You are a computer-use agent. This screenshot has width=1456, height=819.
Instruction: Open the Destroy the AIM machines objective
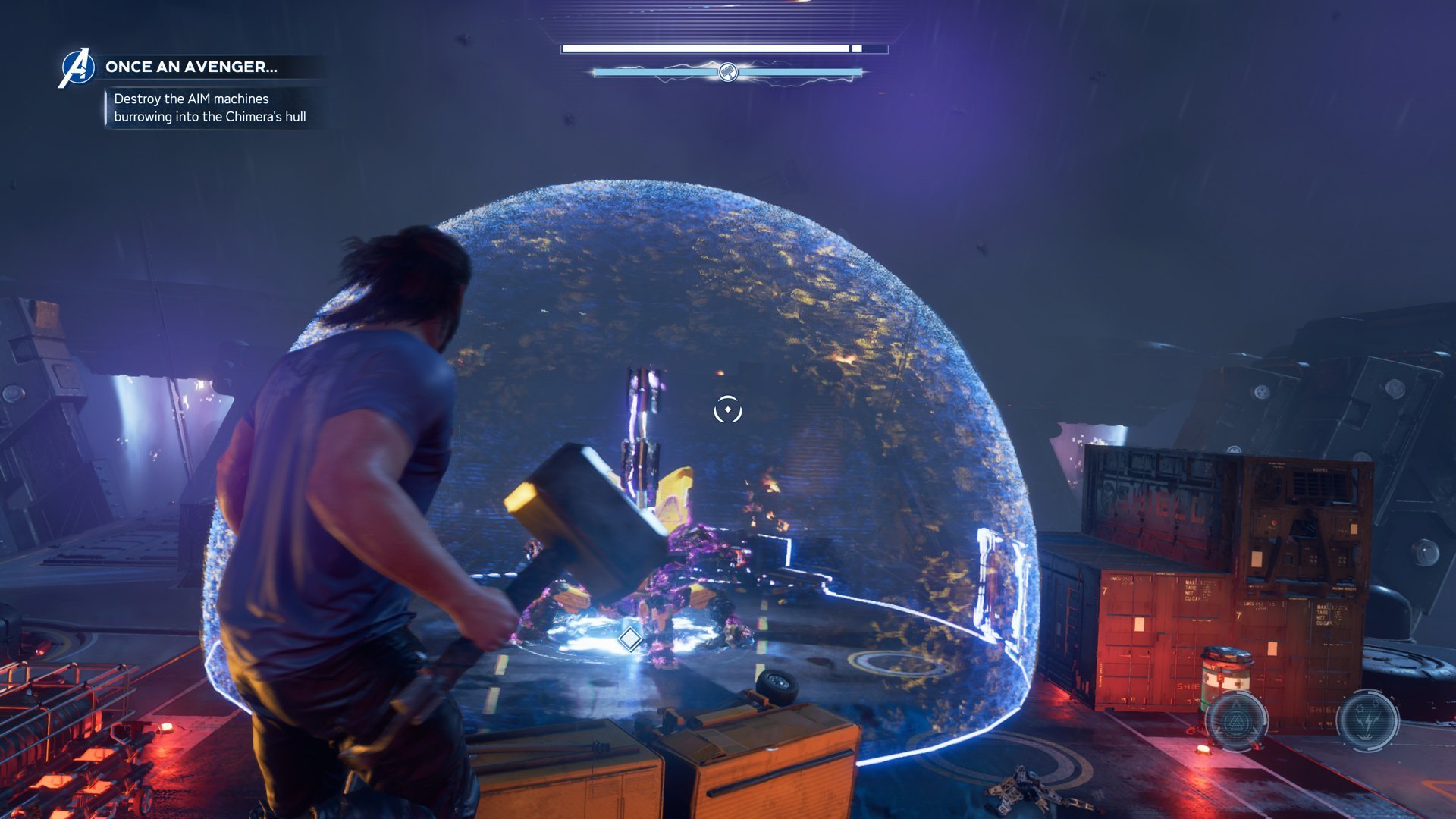coord(209,108)
